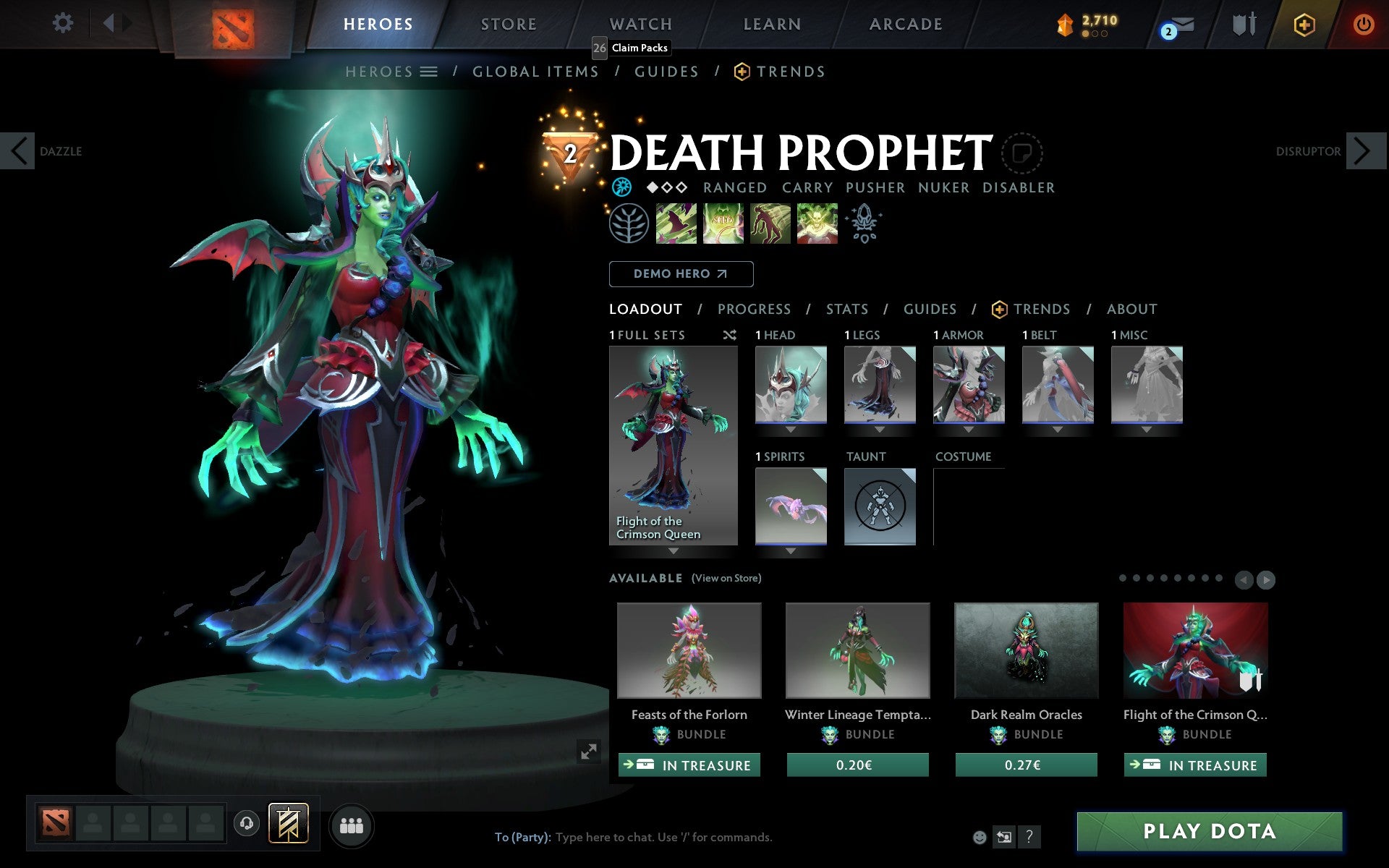Open the Arcade menu item

tap(904, 23)
